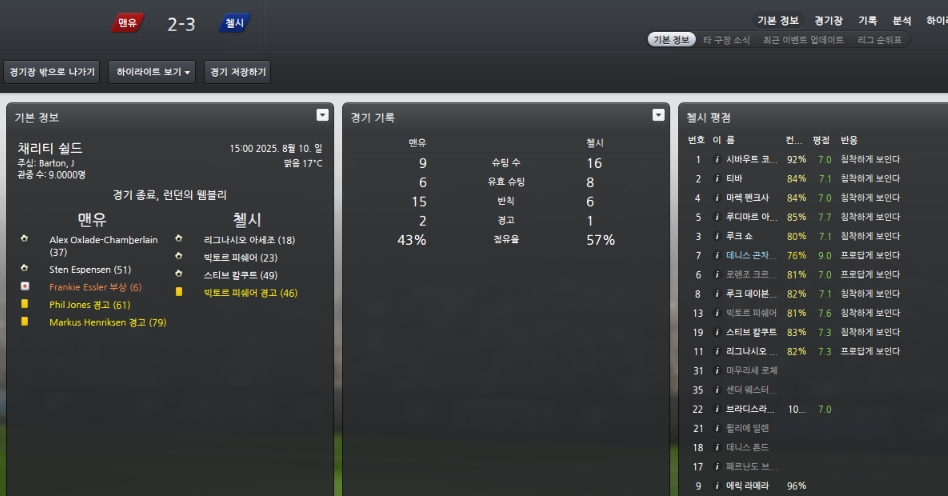
Task: Select player 루크 쇼 in ratings list
Action: (x=740, y=236)
